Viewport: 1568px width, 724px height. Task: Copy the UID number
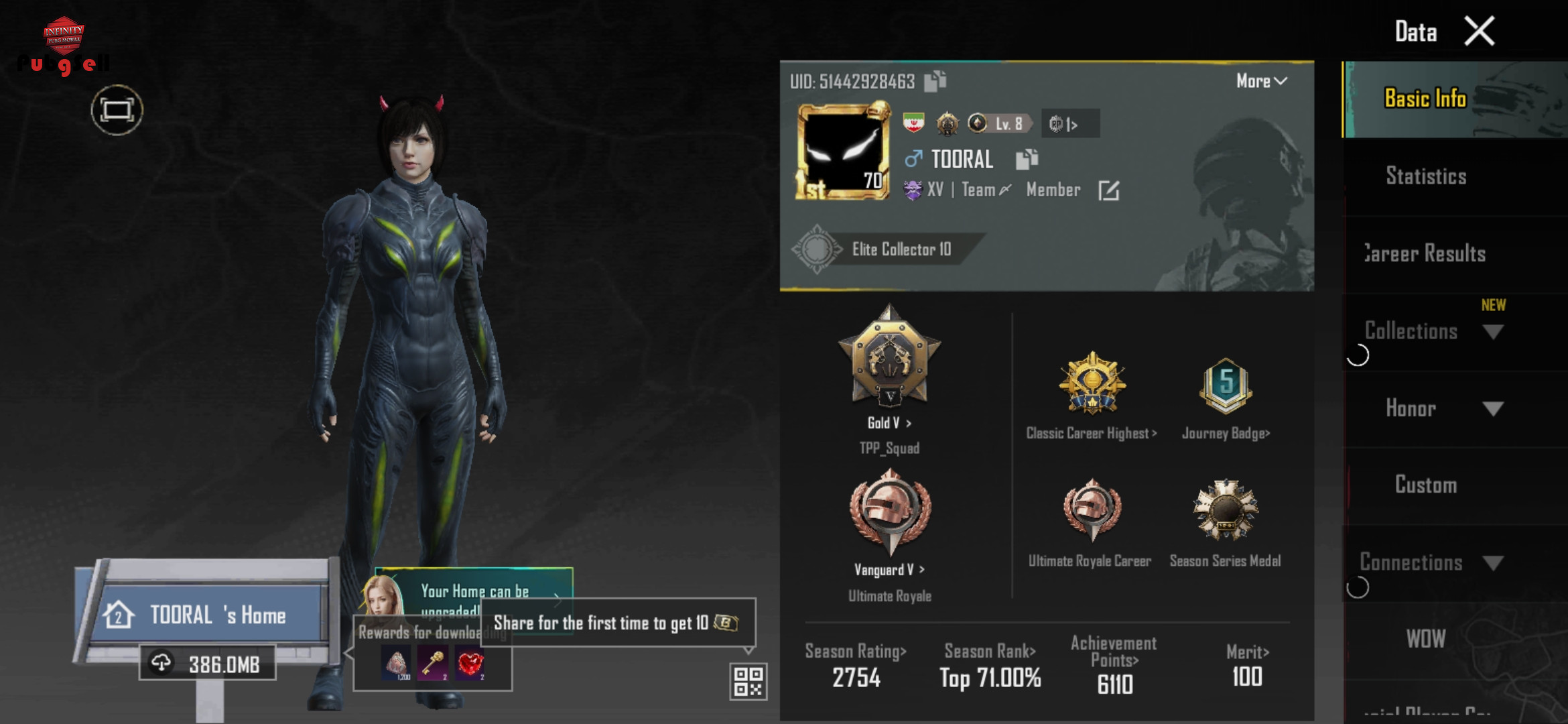point(935,81)
